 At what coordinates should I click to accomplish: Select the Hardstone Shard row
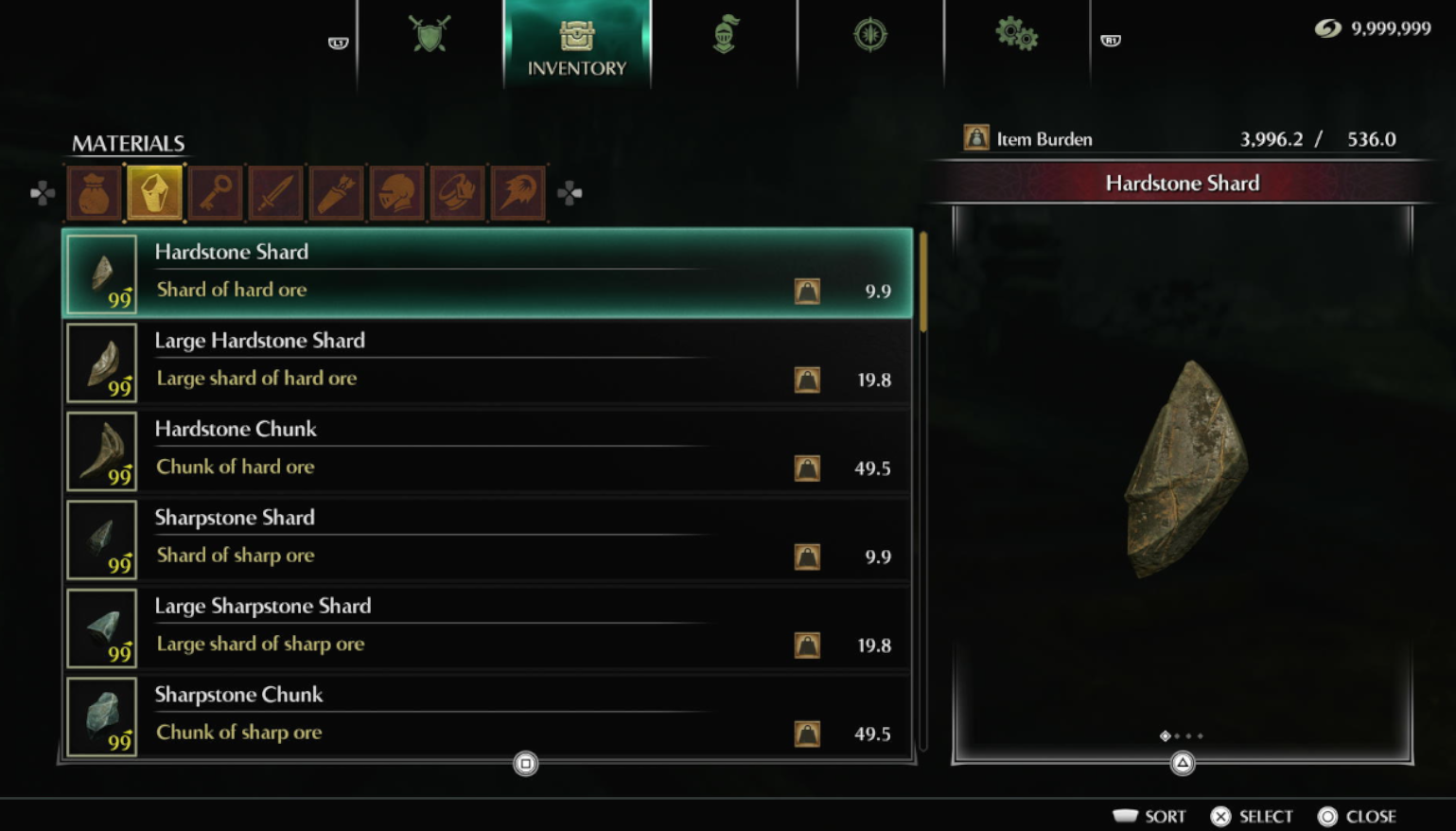click(x=487, y=273)
